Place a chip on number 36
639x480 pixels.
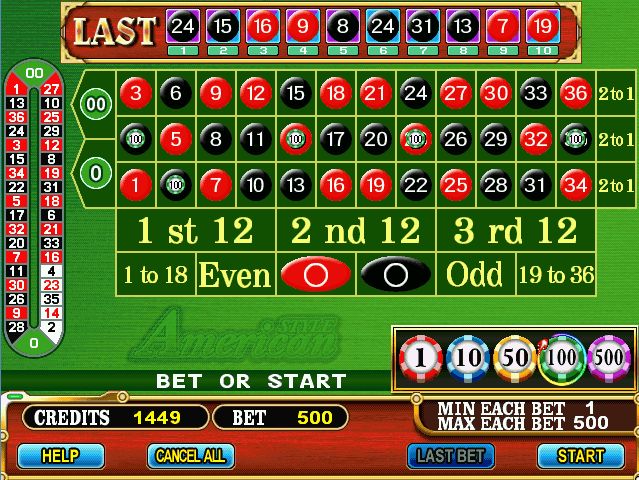tap(575, 93)
